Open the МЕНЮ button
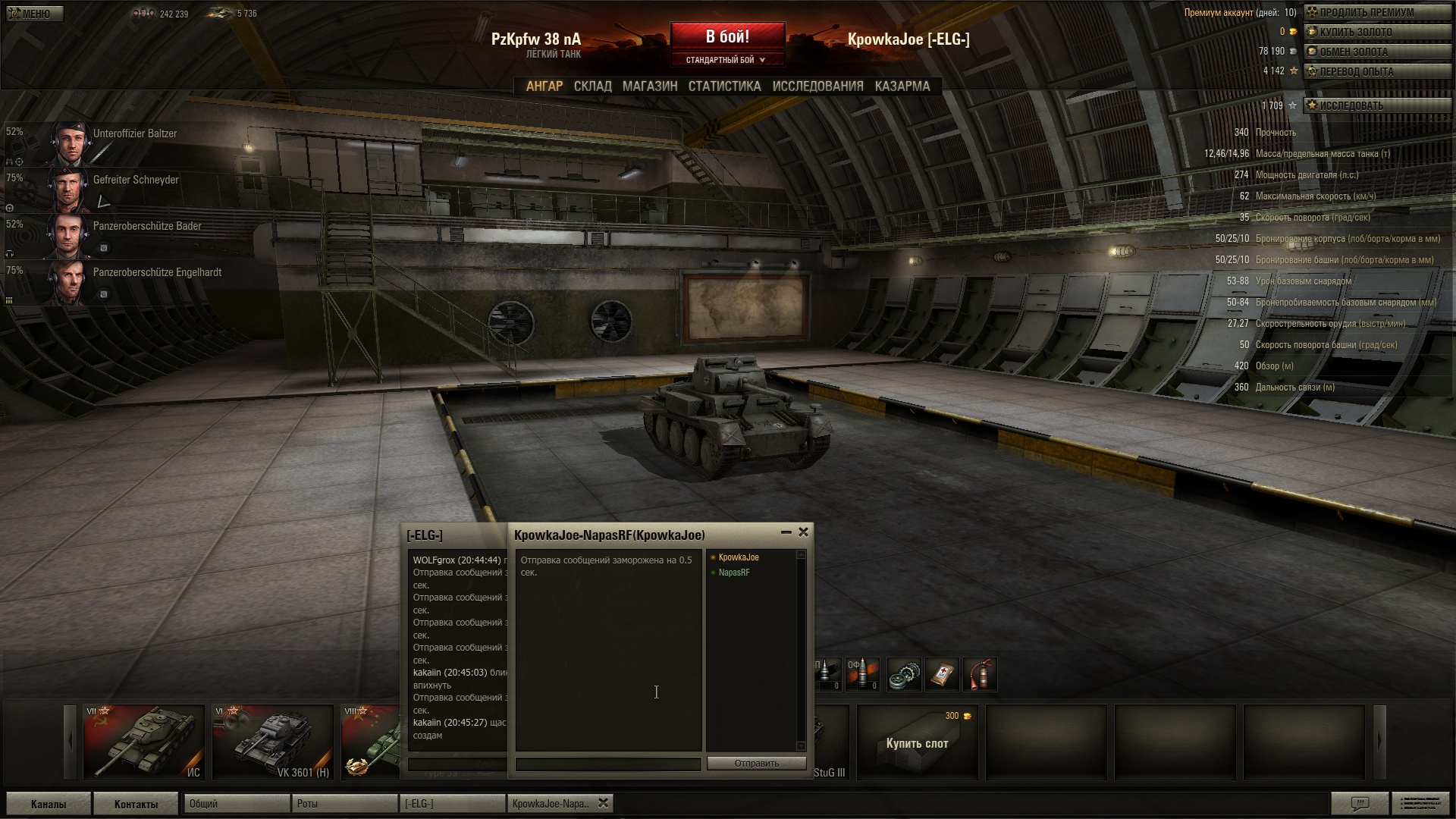 (x=35, y=14)
